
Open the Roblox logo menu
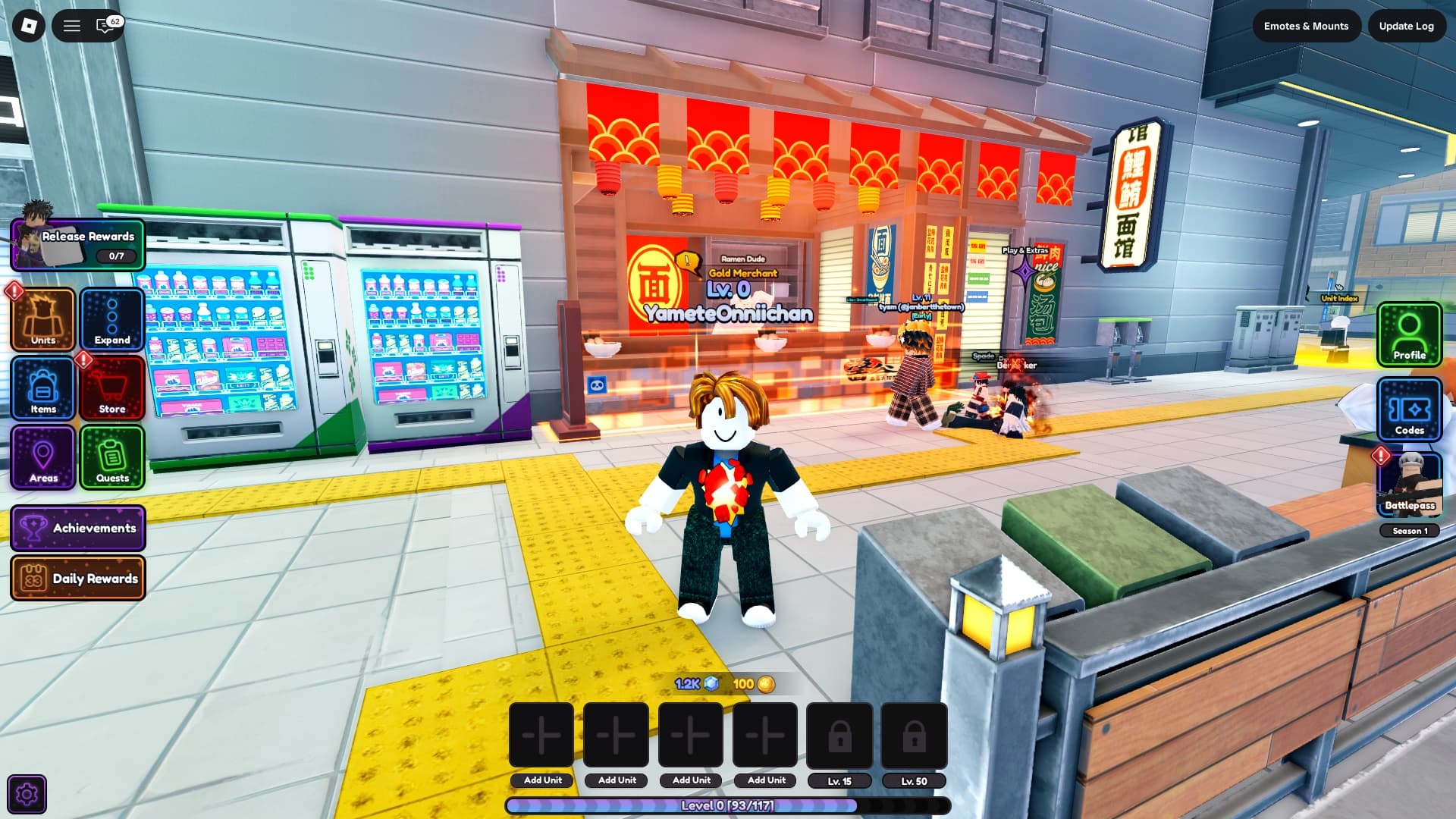click(29, 26)
